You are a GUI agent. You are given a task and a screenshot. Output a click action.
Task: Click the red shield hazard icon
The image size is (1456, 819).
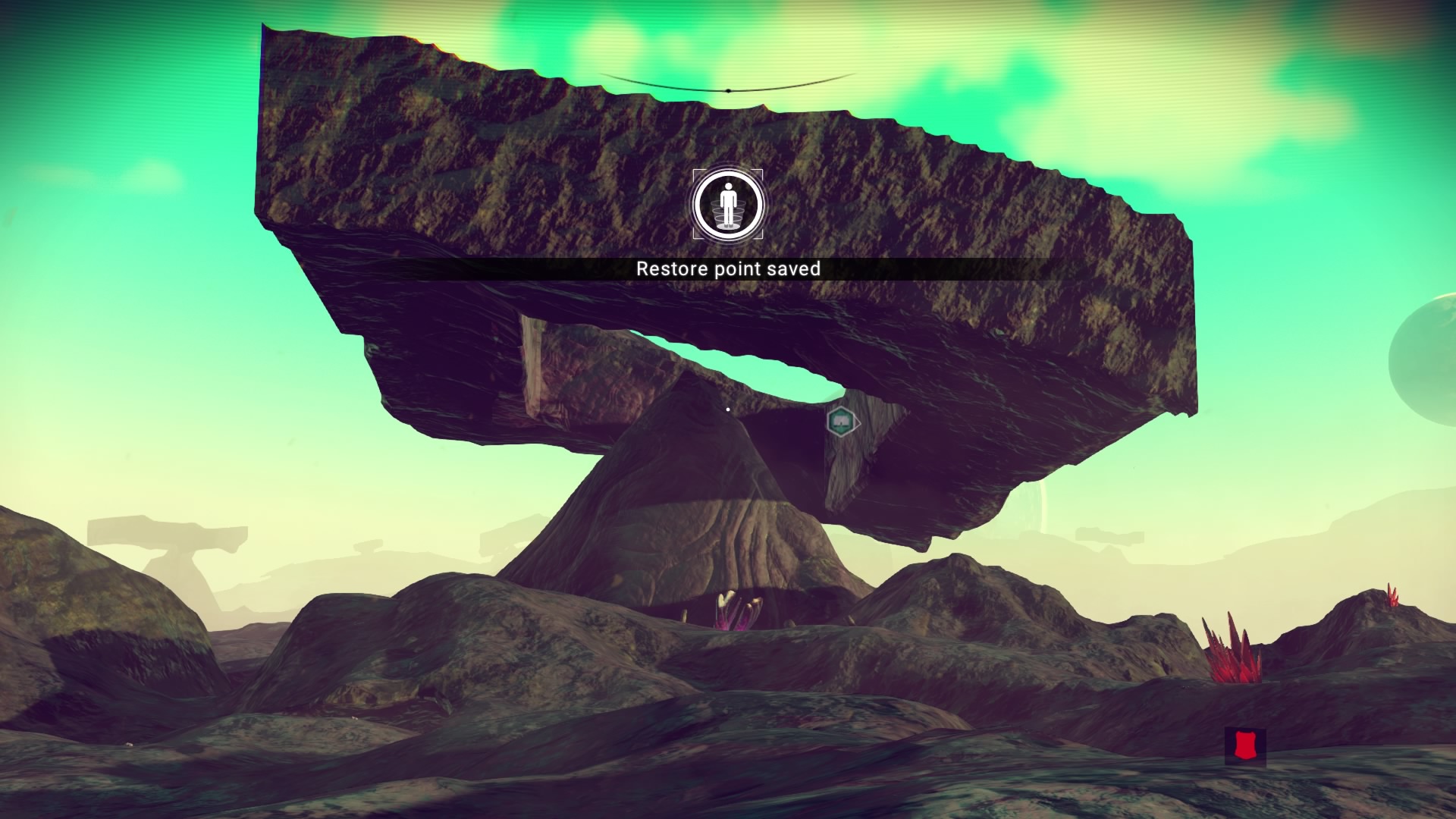point(1245,746)
